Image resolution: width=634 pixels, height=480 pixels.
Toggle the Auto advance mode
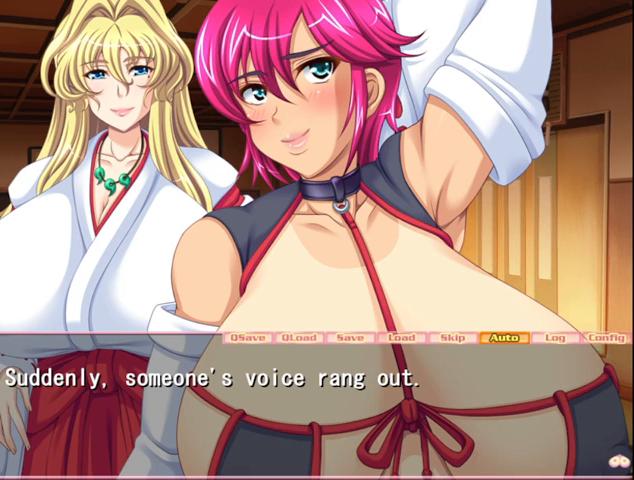(x=504, y=338)
